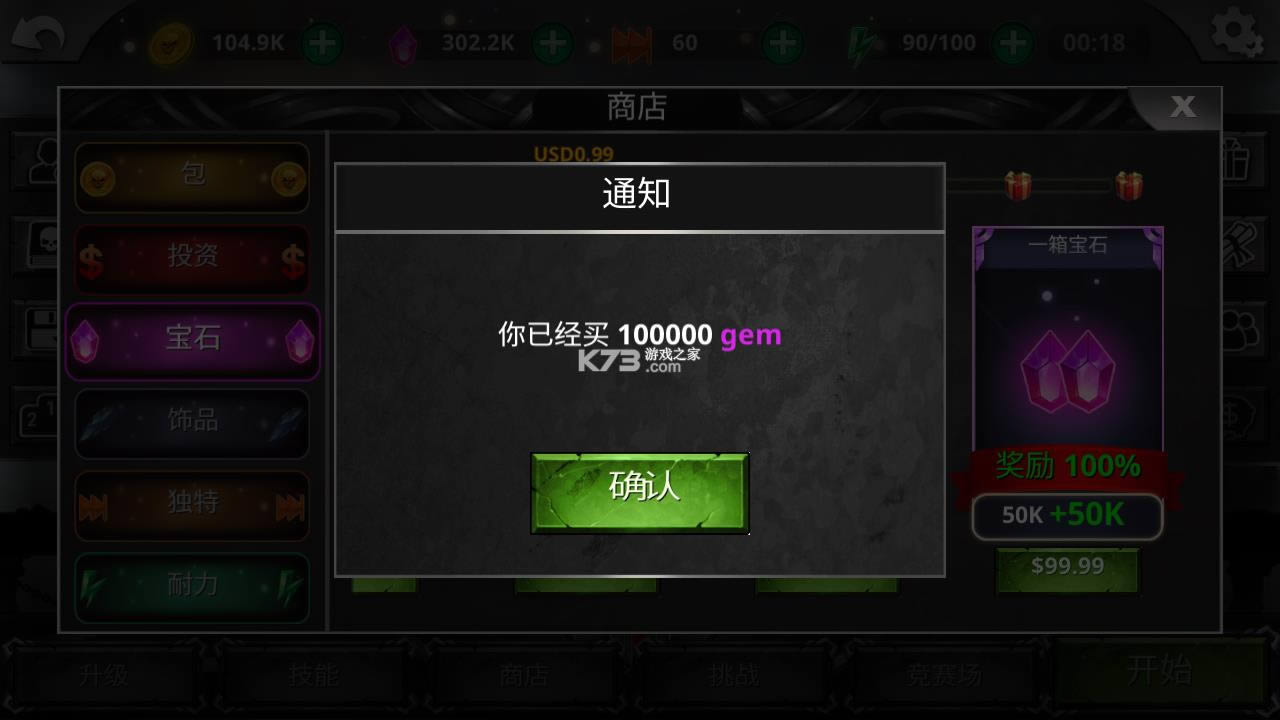Close the shop window with X

[1182, 108]
